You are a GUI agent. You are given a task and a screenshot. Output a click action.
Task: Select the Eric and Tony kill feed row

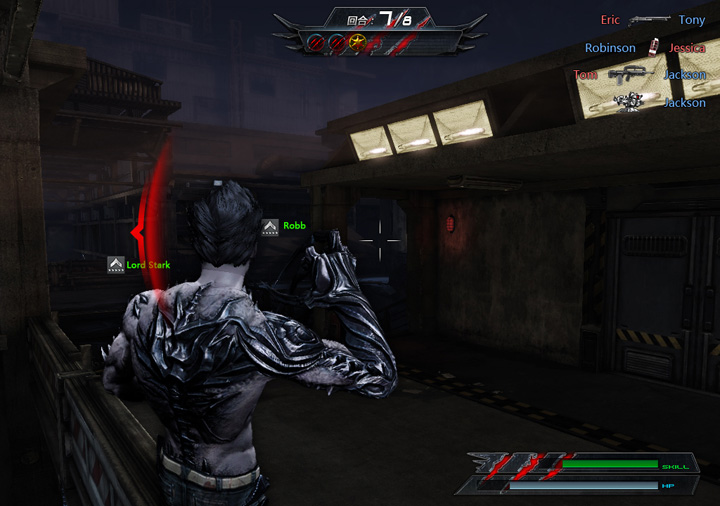click(x=653, y=20)
